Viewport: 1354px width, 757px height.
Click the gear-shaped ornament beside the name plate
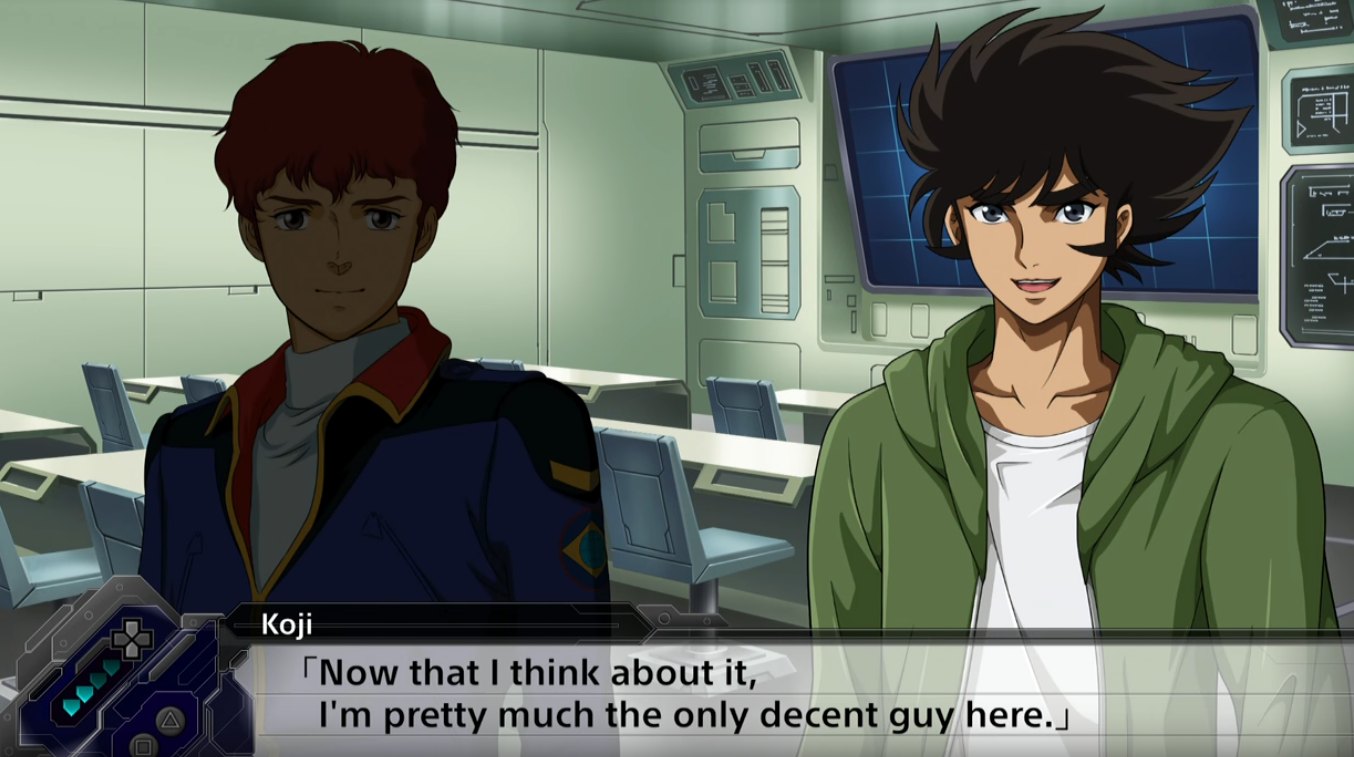click(664, 617)
